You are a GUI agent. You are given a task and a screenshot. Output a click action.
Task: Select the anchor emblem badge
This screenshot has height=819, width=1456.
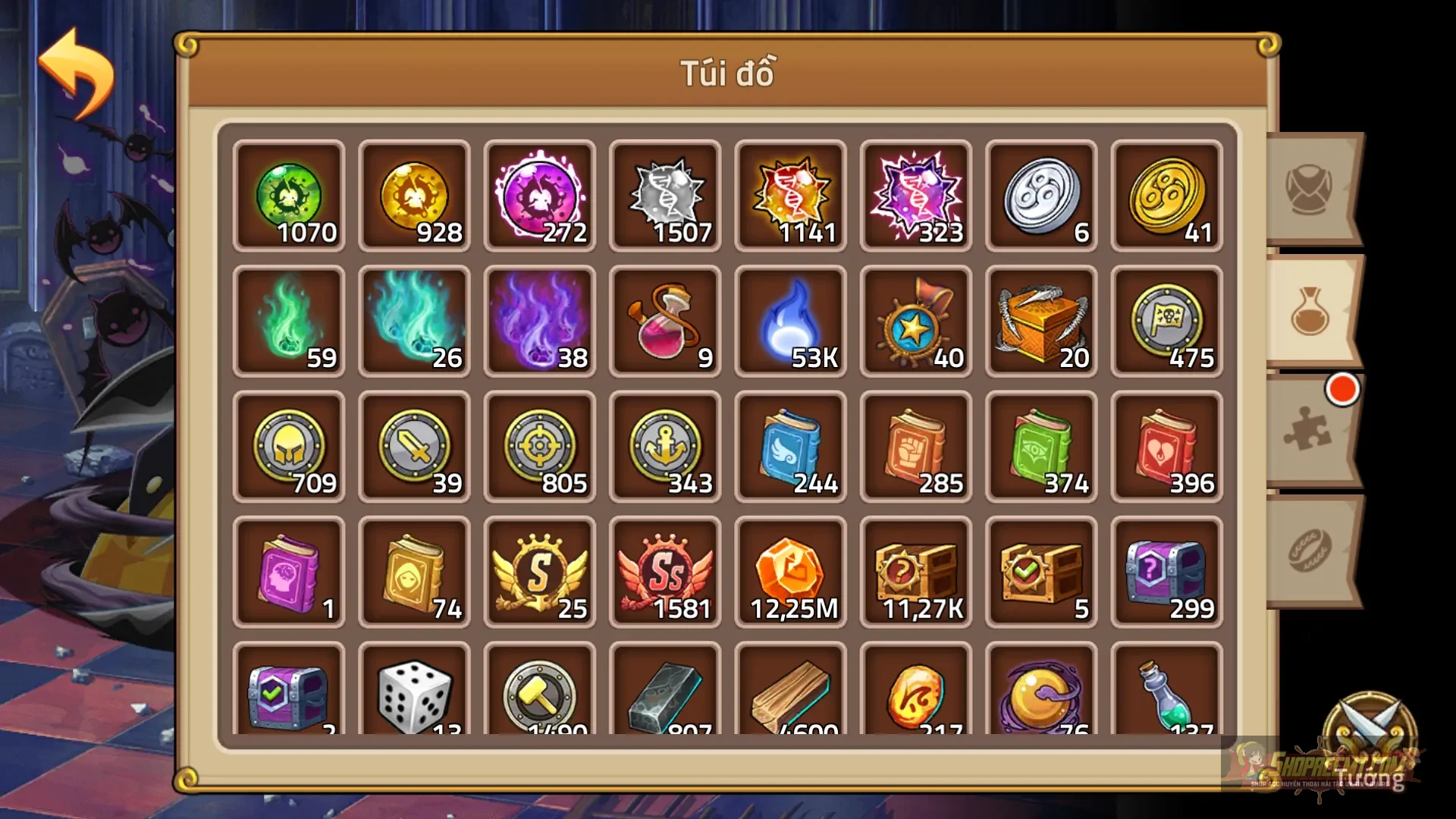click(665, 446)
